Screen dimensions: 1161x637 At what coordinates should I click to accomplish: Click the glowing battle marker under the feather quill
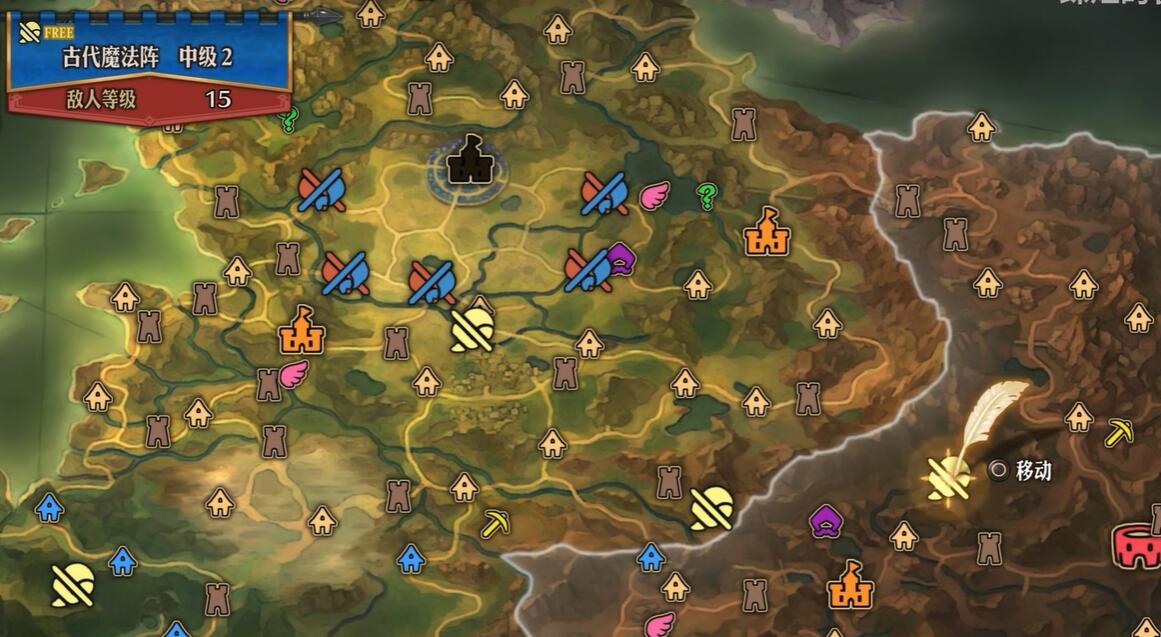[x=947, y=478]
